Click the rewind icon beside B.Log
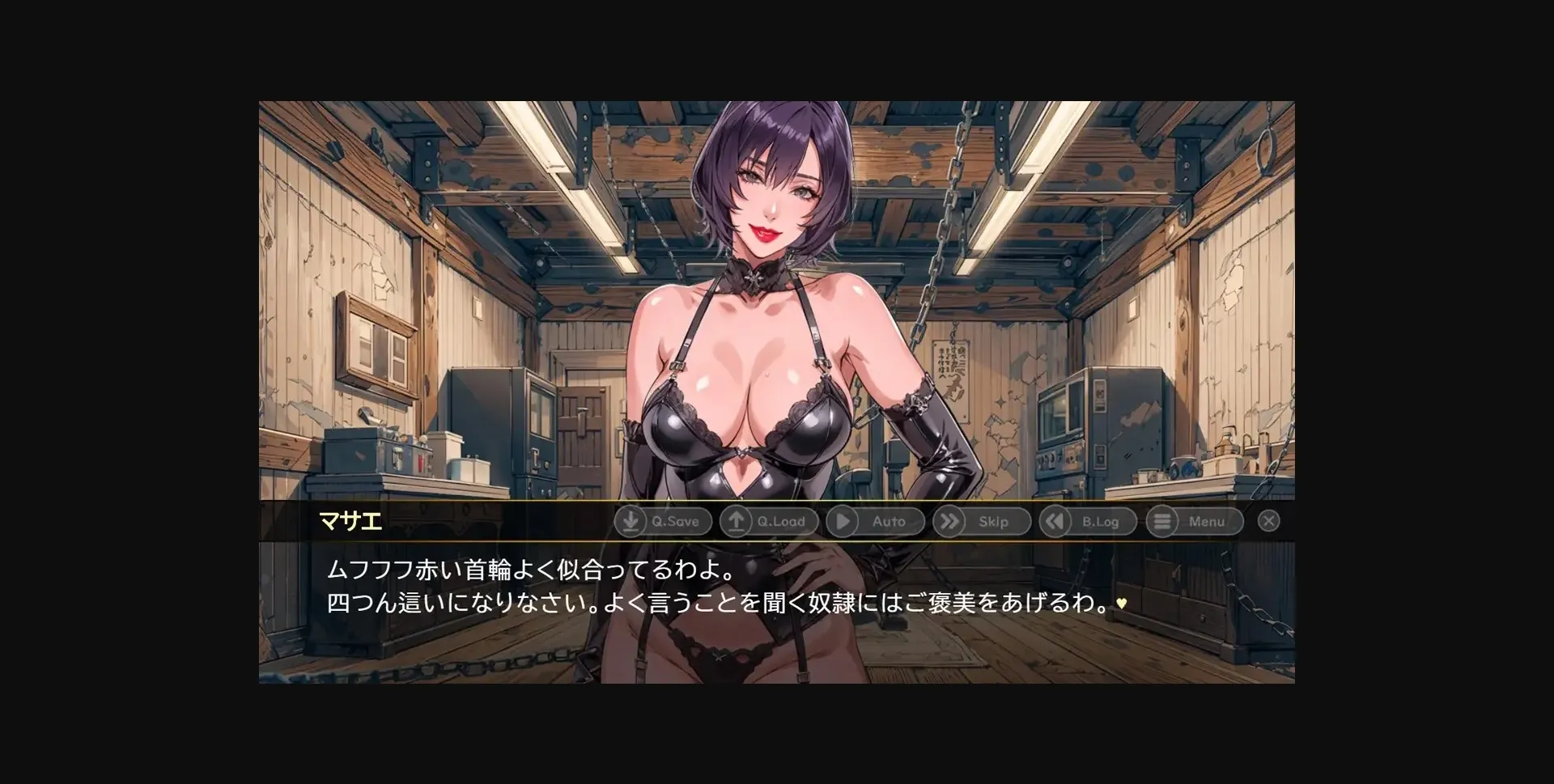The width and height of the screenshot is (1554, 784). 1055,522
